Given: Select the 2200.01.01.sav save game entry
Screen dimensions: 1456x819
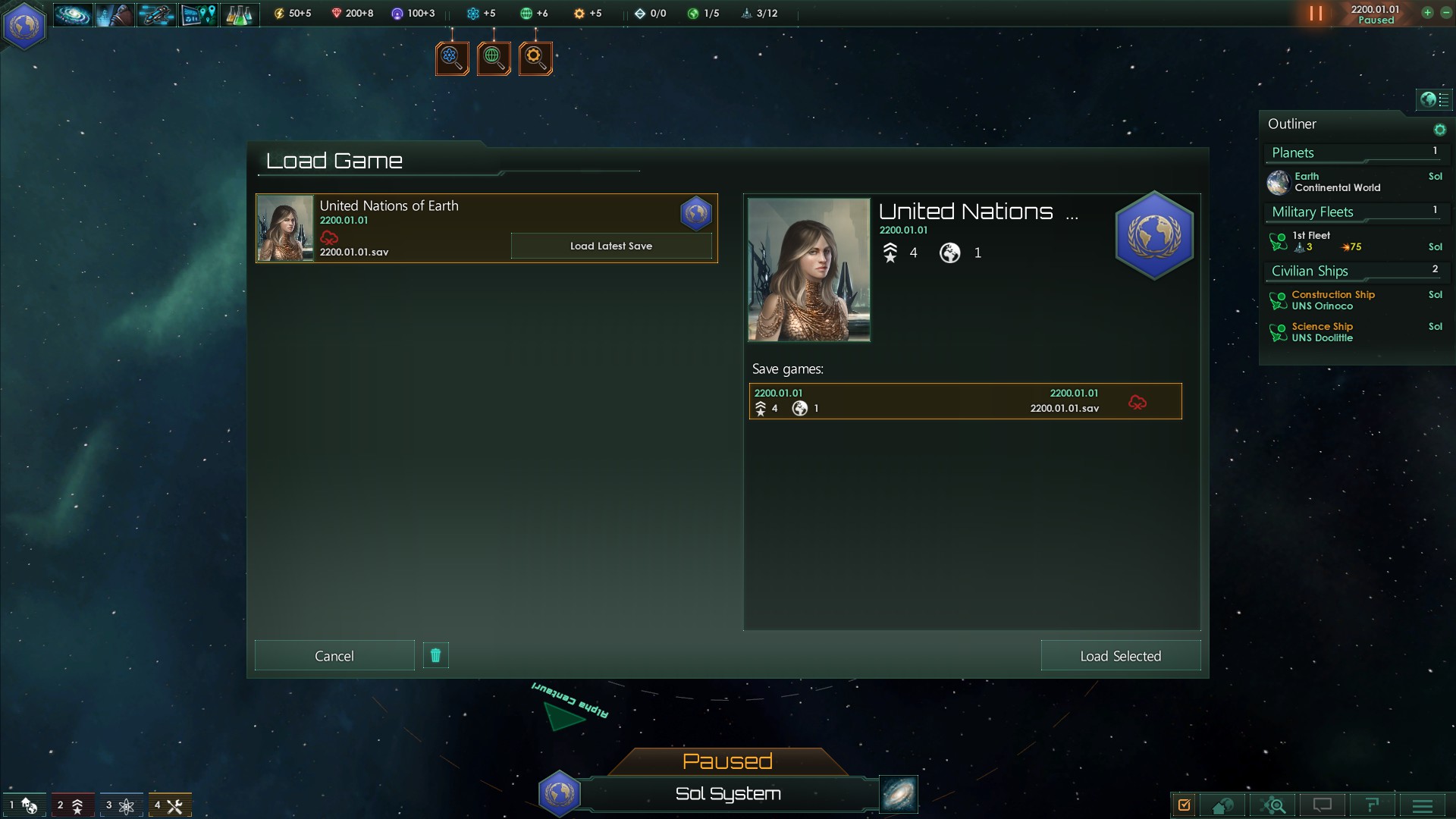Looking at the screenshot, I should [x=963, y=401].
